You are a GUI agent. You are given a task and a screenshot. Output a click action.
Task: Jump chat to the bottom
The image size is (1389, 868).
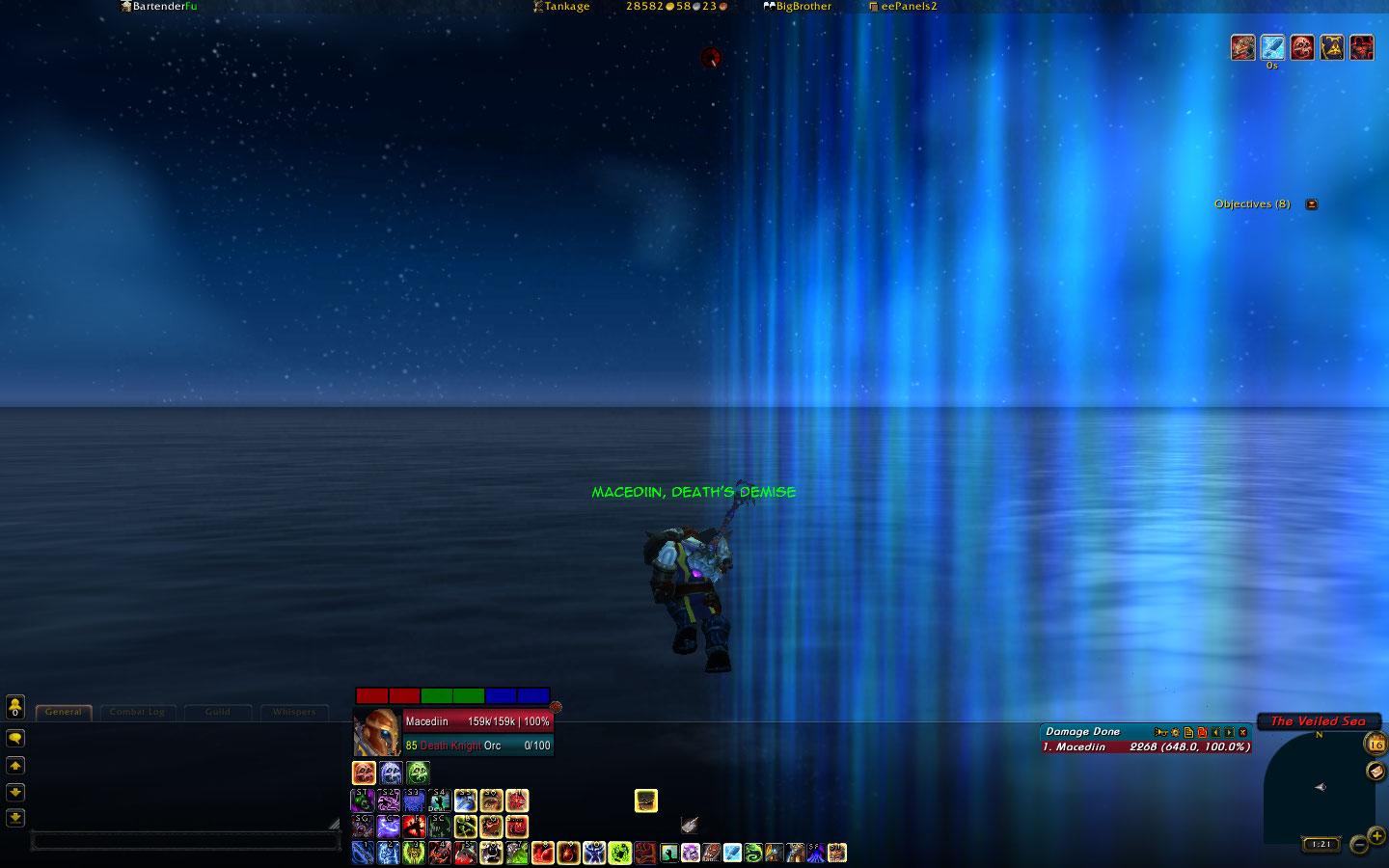pyautogui.click(x=15, y=818)
